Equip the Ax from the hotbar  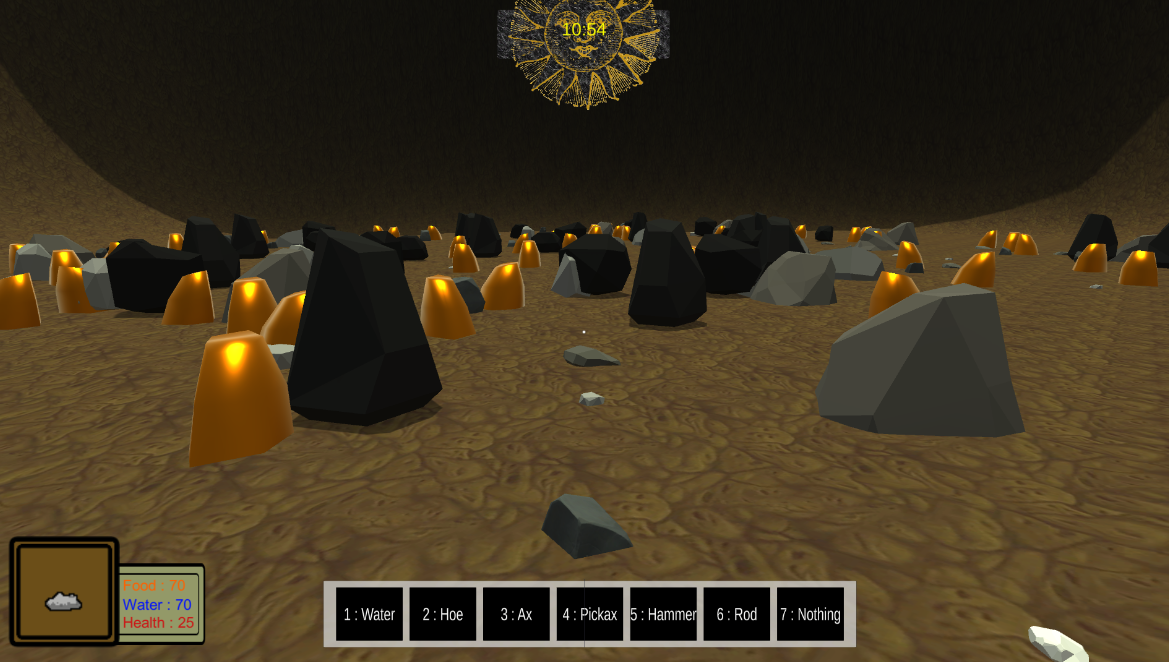(x=516, y=614)
